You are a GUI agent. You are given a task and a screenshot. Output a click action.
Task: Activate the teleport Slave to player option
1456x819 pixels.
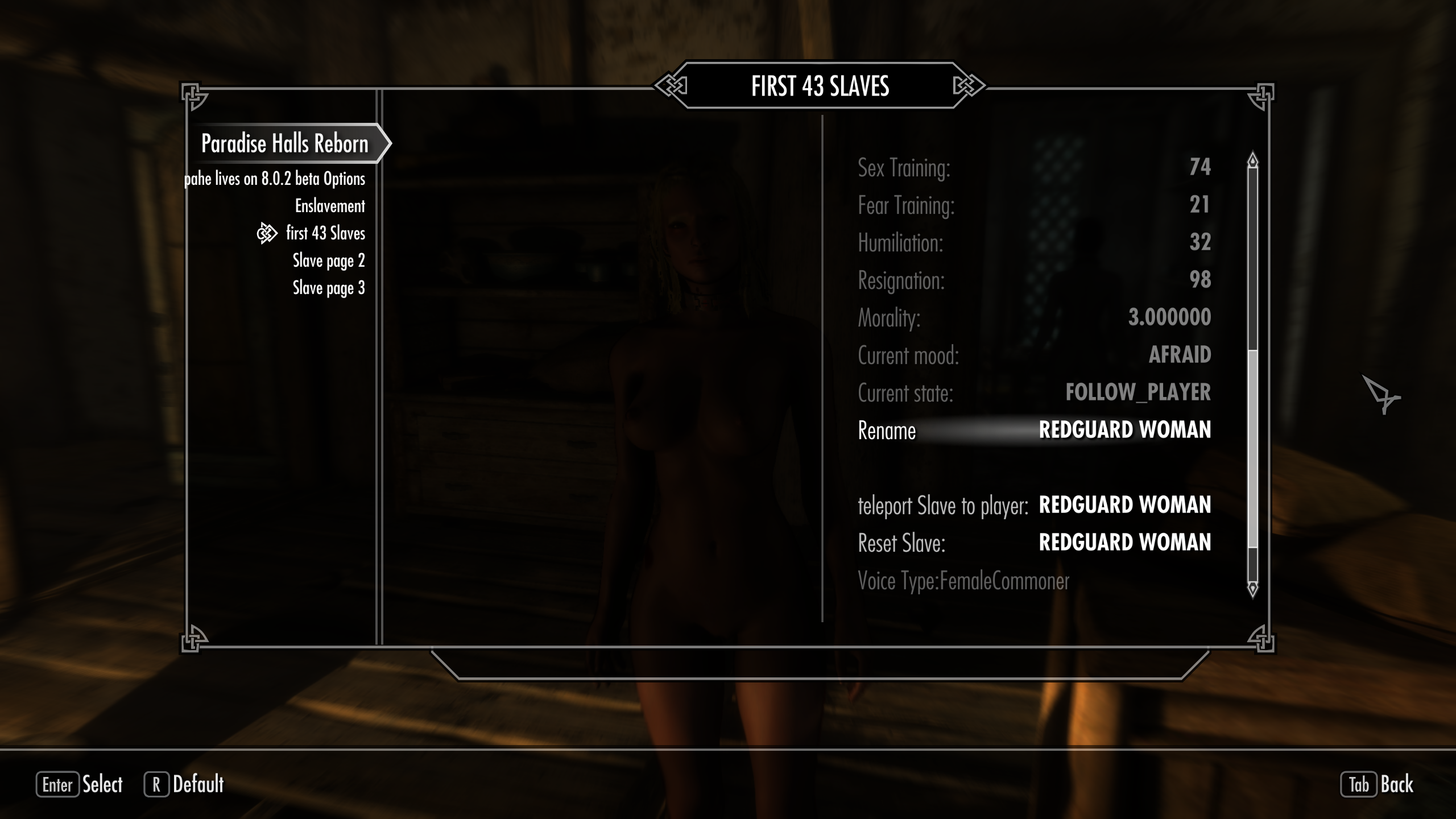coord(1034,506)
